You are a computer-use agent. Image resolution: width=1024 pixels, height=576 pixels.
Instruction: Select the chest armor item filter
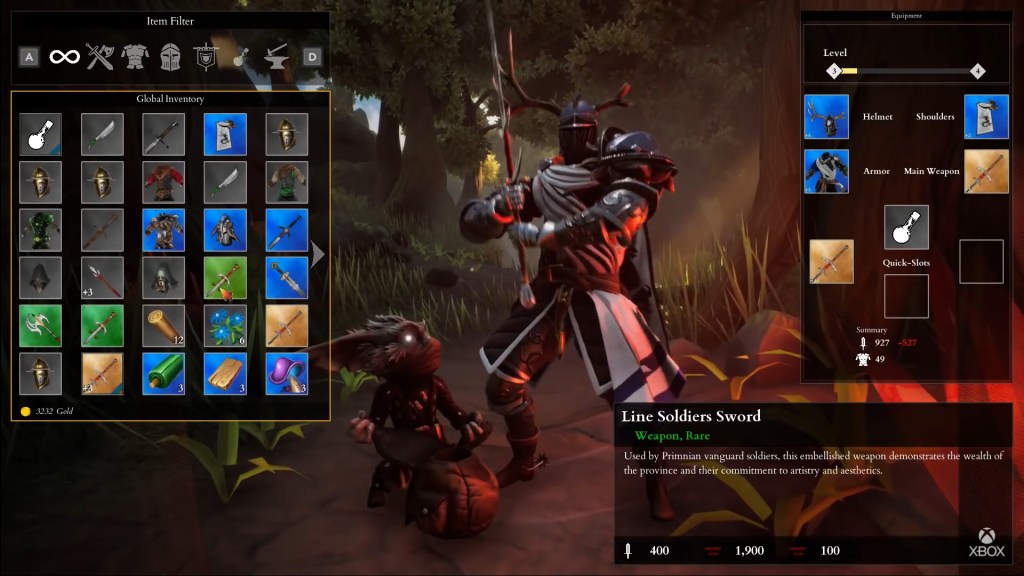coord(135,57)
